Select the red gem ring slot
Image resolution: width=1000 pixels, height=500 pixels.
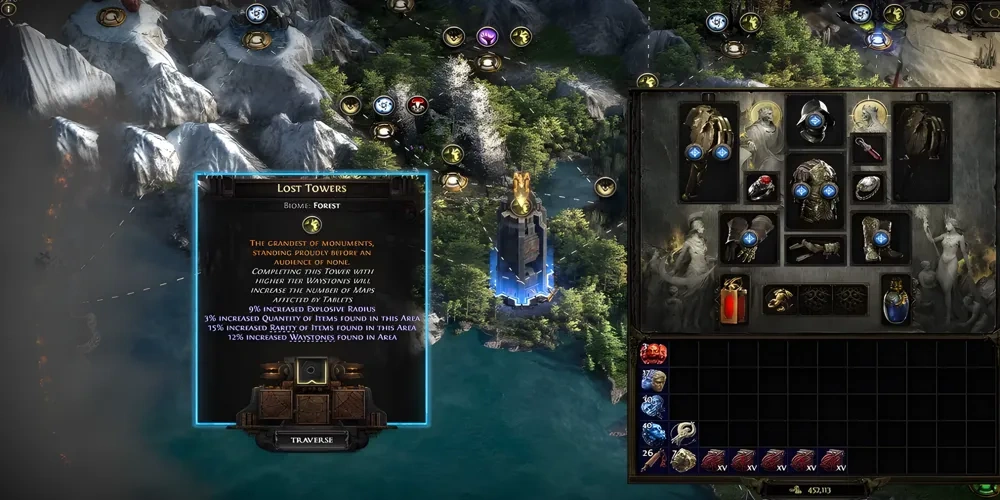762,186
